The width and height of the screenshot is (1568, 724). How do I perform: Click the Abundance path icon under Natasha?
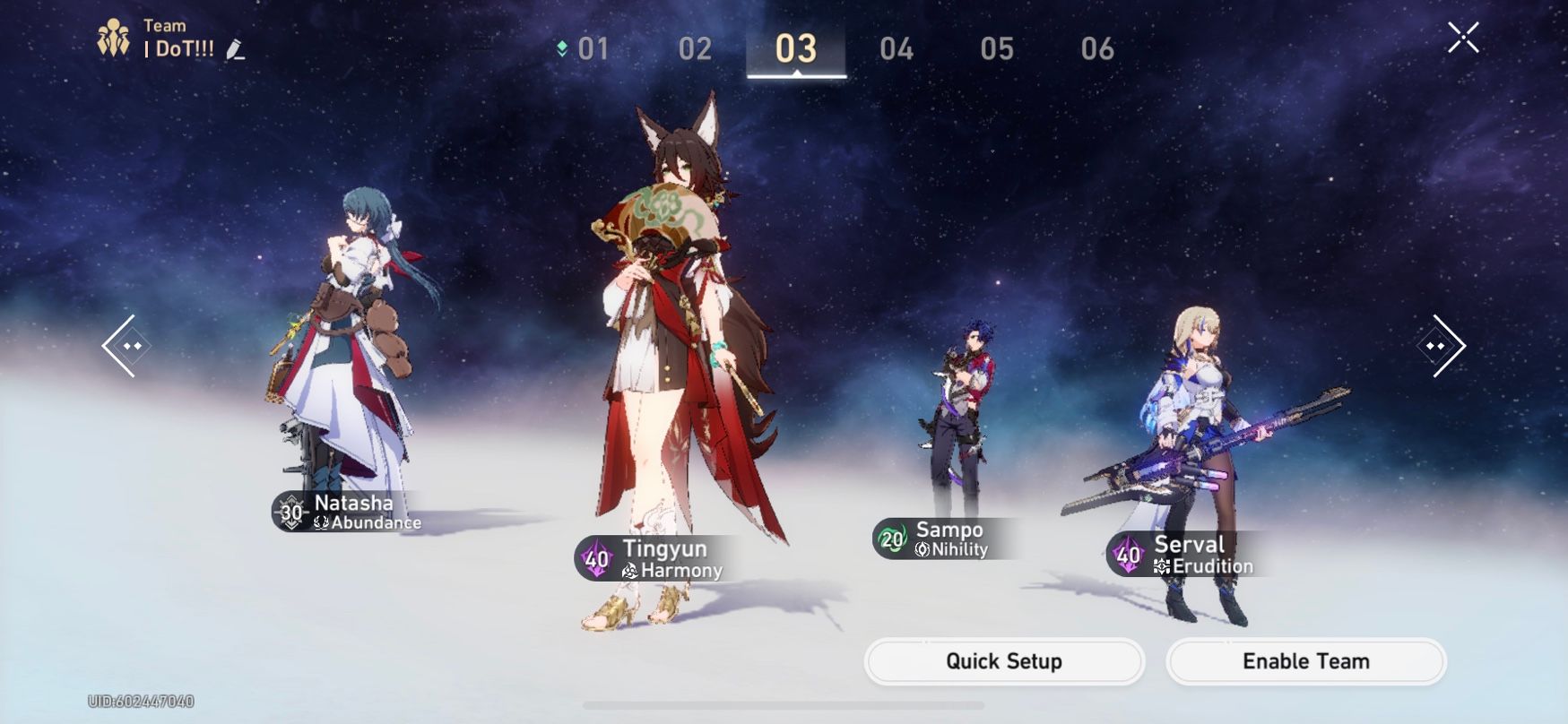tap(320, 523)
